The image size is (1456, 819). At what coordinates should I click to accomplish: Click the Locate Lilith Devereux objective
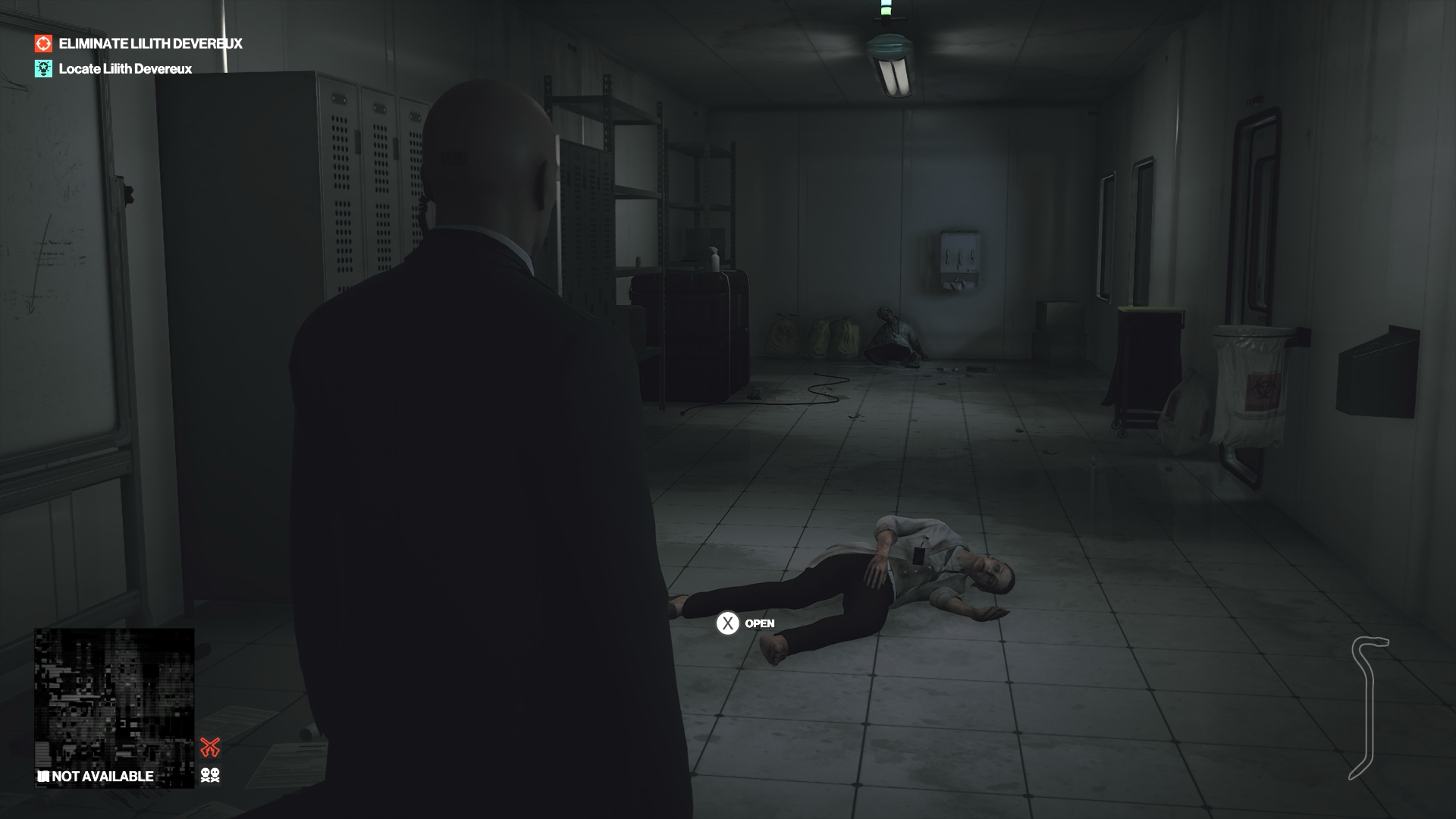pos(125,69)
